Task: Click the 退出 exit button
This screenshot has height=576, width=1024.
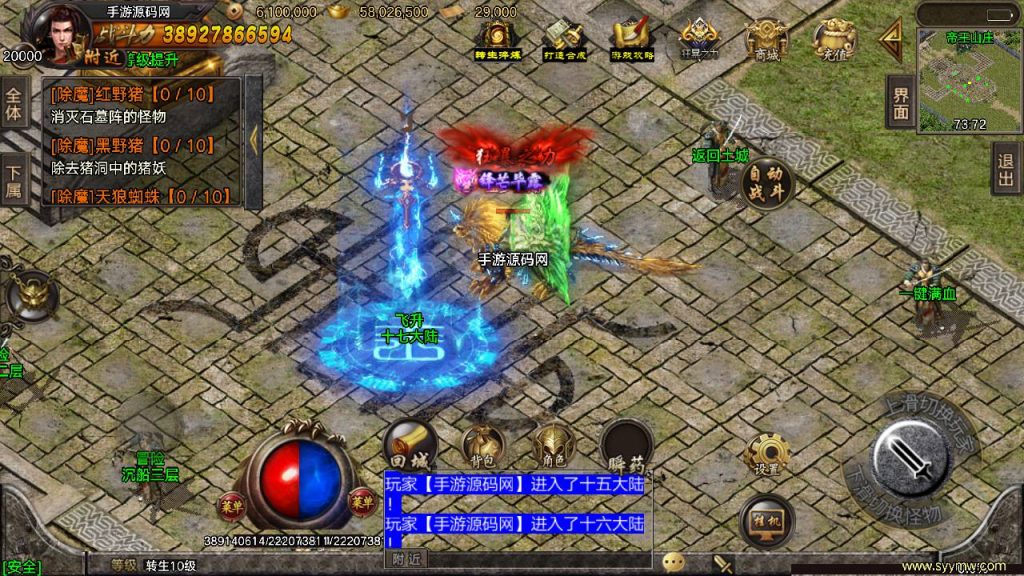Action: click(1007, 168)
